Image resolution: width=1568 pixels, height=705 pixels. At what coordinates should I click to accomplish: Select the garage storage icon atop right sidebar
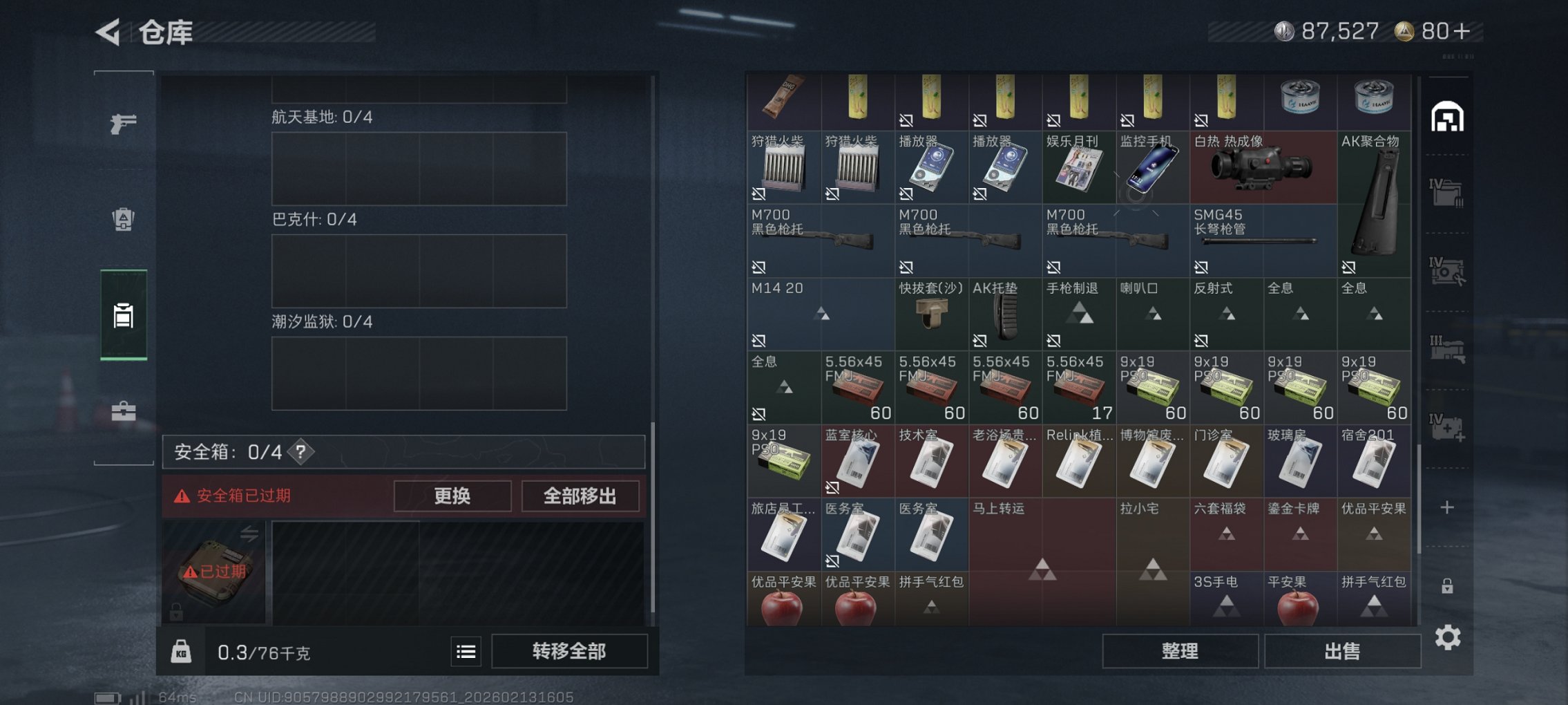click(x=1449, y=117)
